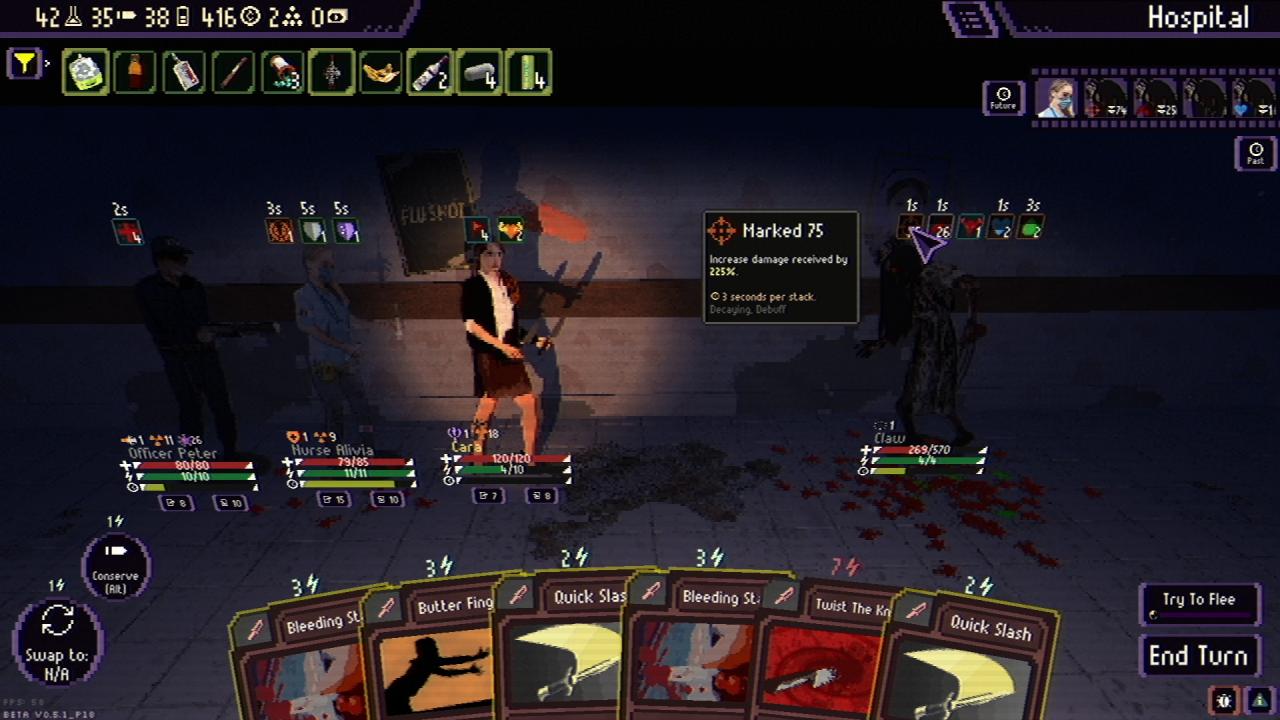Pick the banana peel item
The width and height of the screenshot is (1280, 720).
point(380,72)
